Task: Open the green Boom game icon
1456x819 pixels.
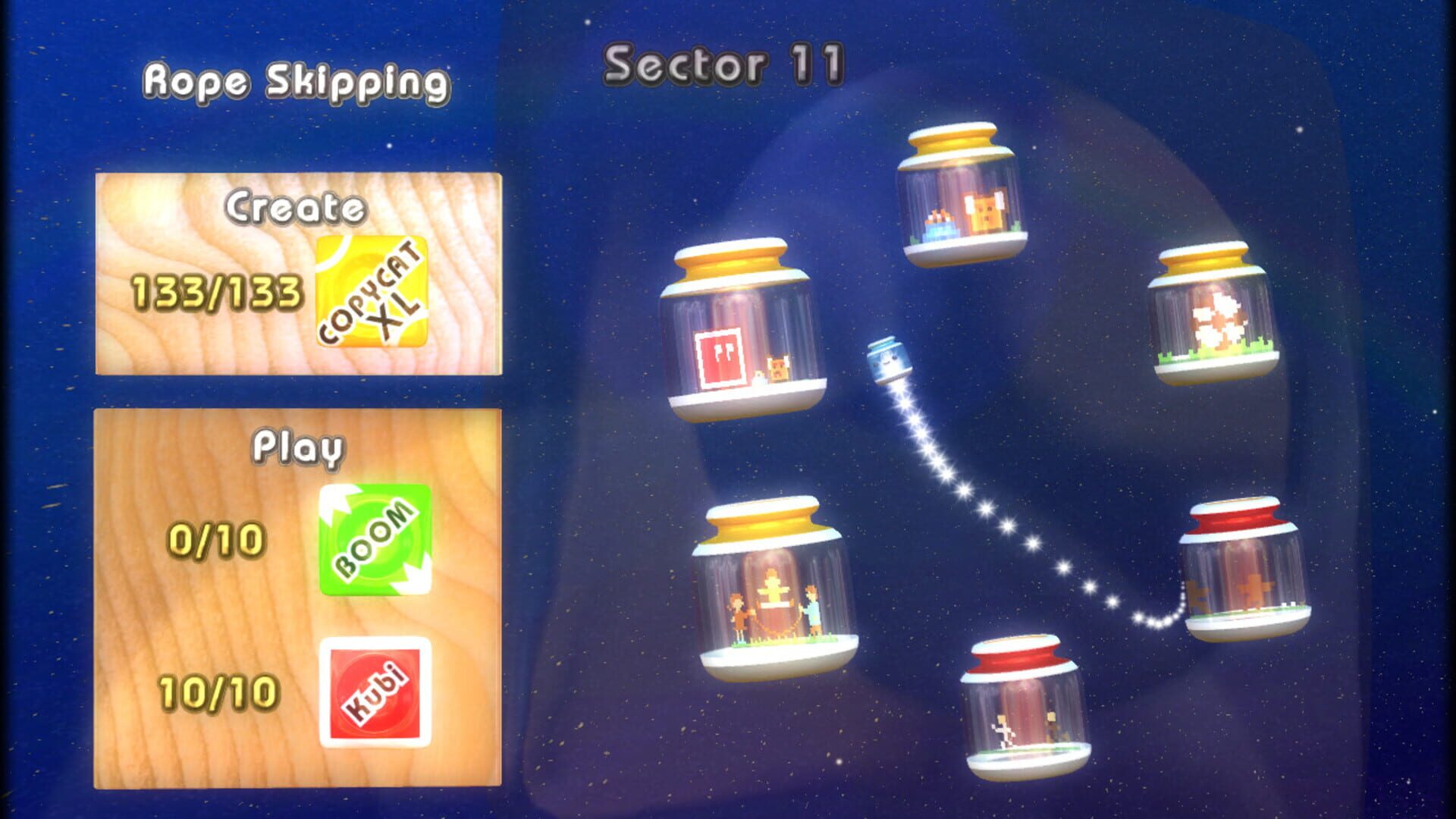Action: [377, 540]
